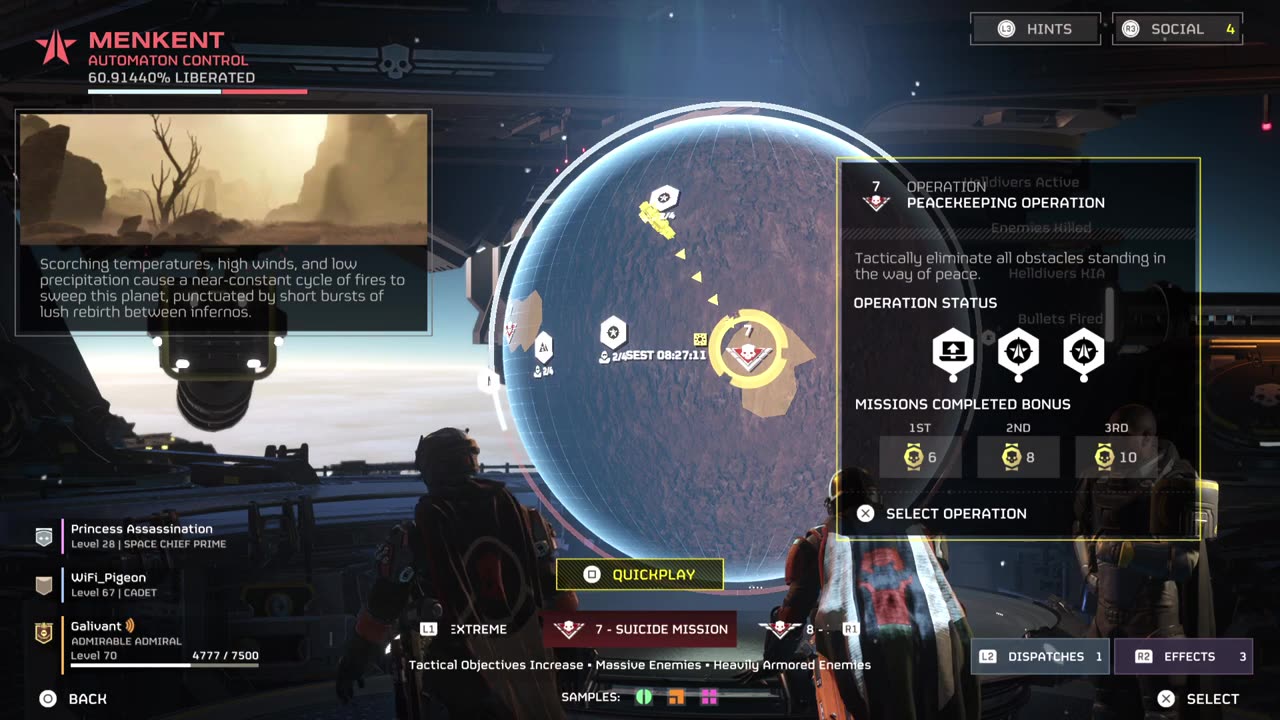Image resolution: width=1280 pixels, height=720 pixels.
Task: Choose the 7 - Suicide Mission difficulty
Action: [640, 629]
